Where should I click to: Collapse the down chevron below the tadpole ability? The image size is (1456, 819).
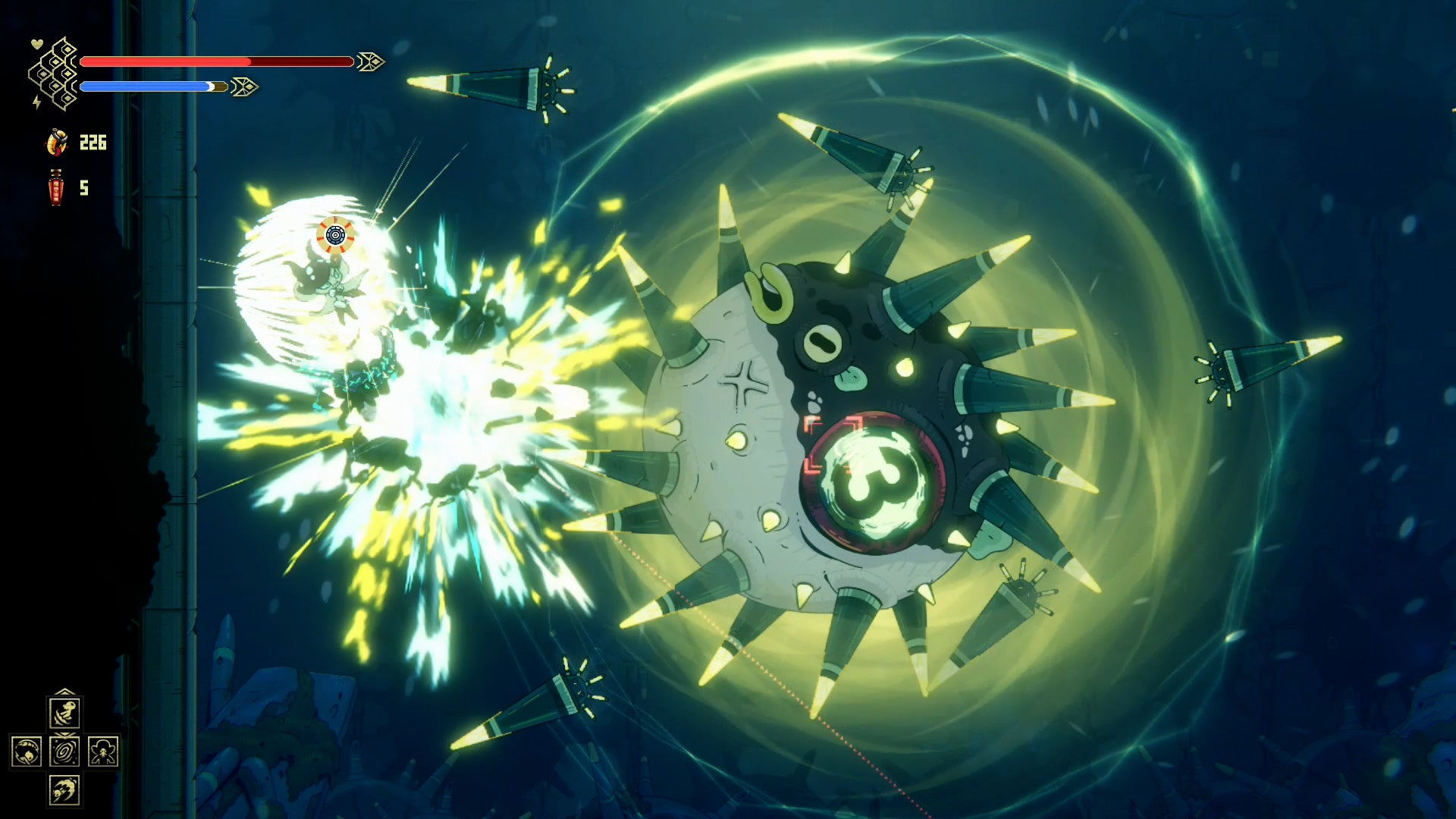point(64,735)
